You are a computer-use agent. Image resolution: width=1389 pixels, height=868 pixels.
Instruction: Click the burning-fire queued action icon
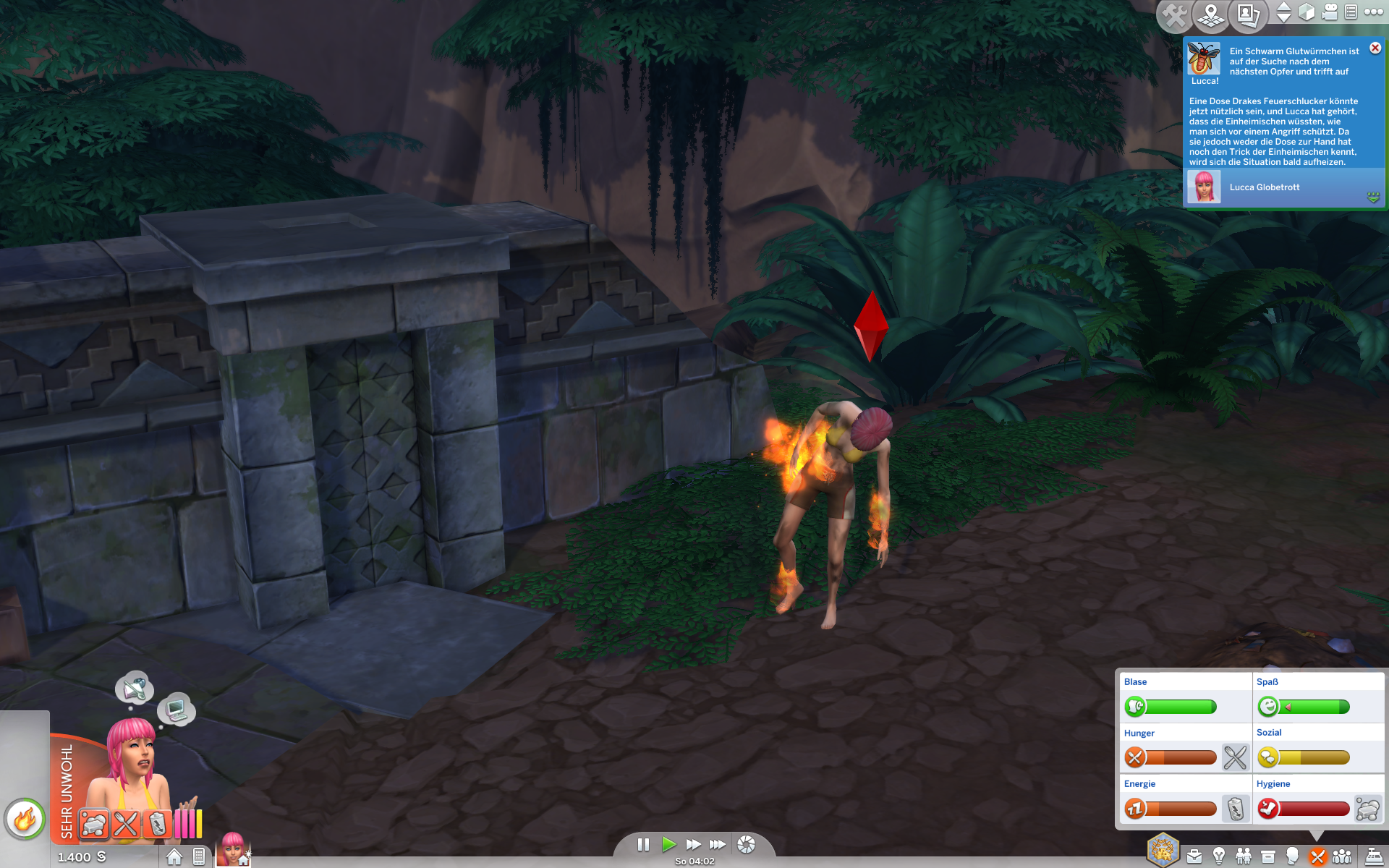click(25, 820)
